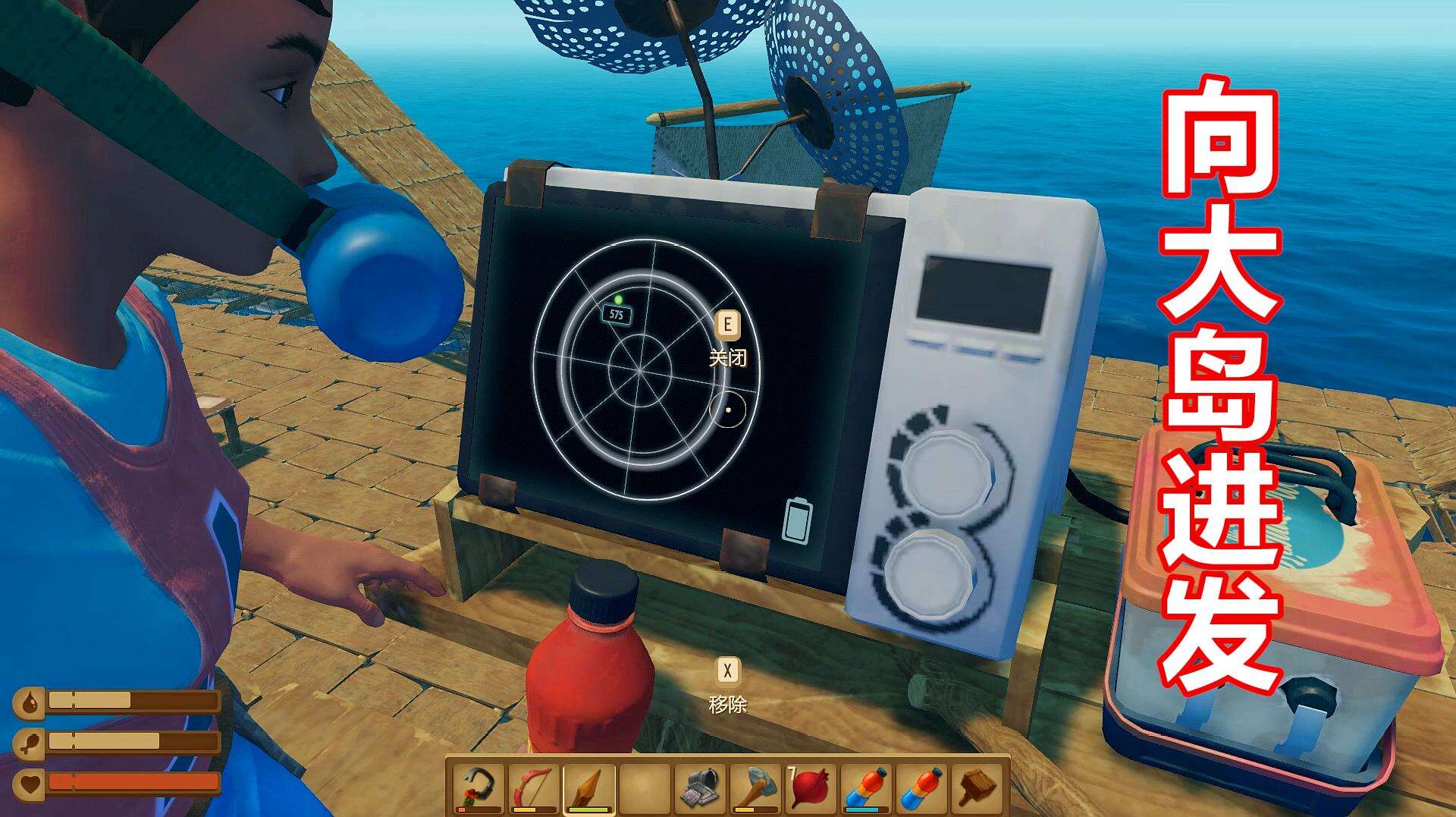This screenshot has height=817, width=1456.
Task: Choose the wooden spear slot
Action: click(589, 787)
